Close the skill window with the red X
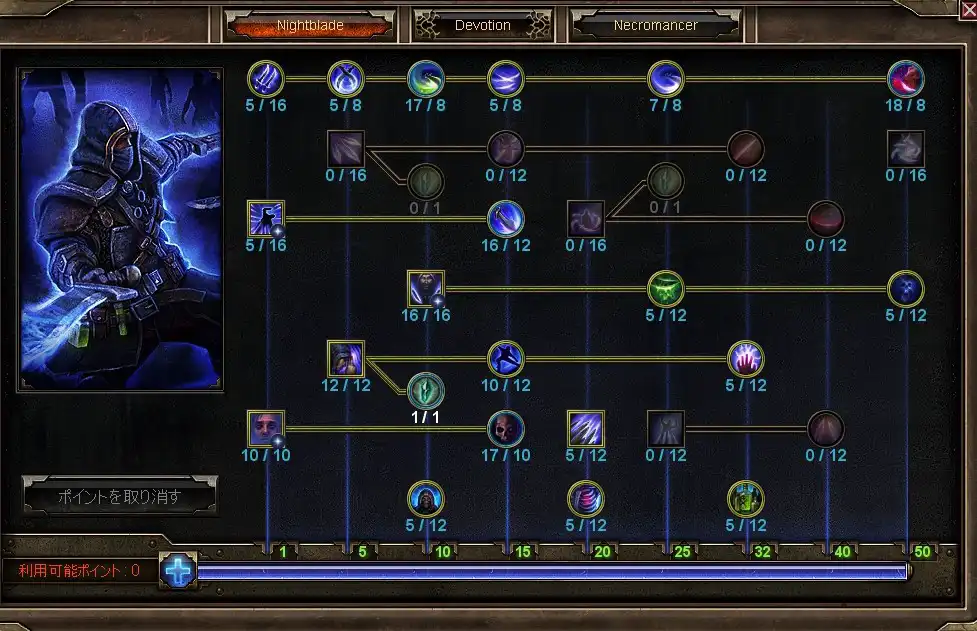The image size is (977, 631). 967,10
